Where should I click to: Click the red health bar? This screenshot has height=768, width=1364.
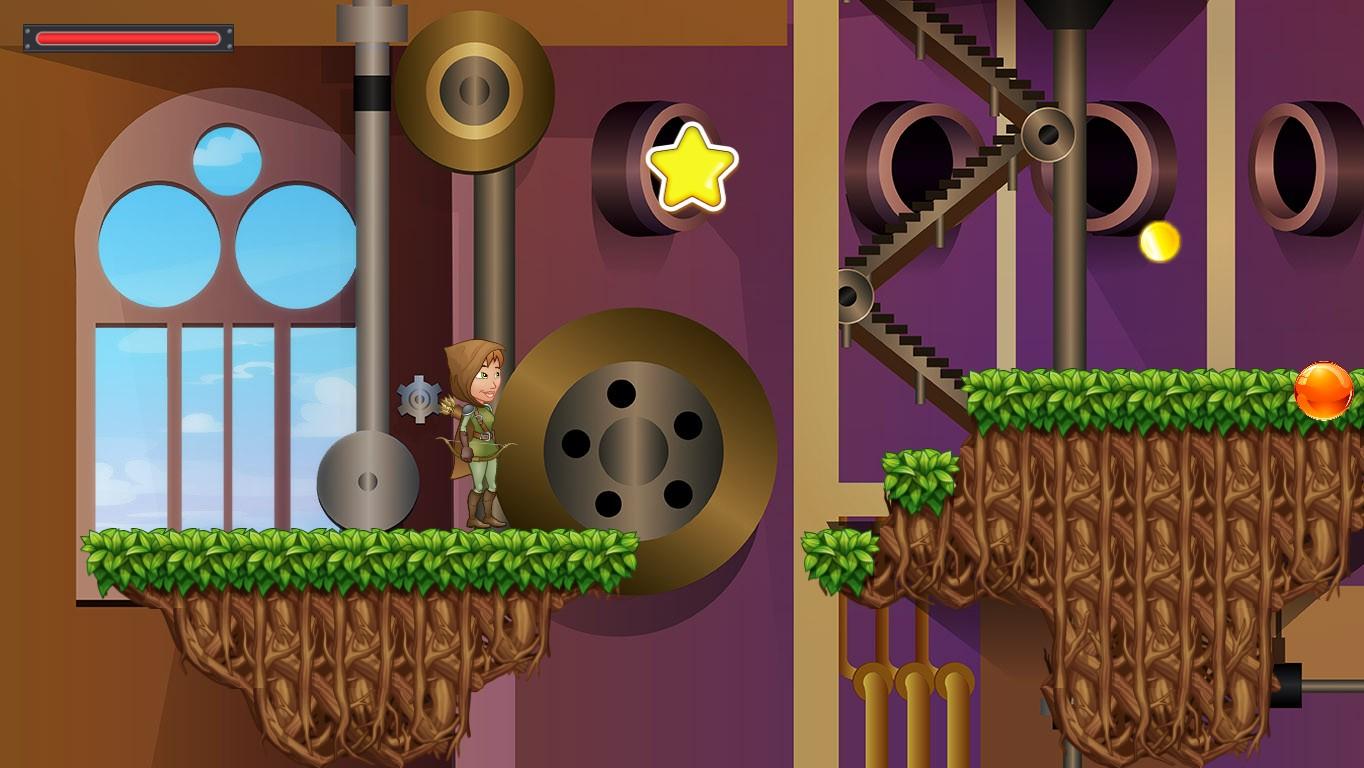coord(125,37)
